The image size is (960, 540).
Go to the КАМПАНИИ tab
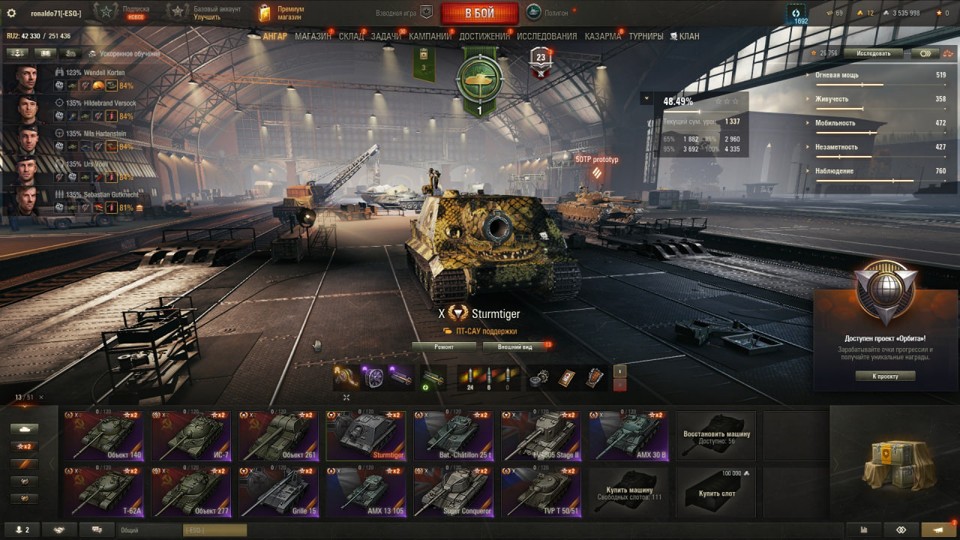click(430, 36)
